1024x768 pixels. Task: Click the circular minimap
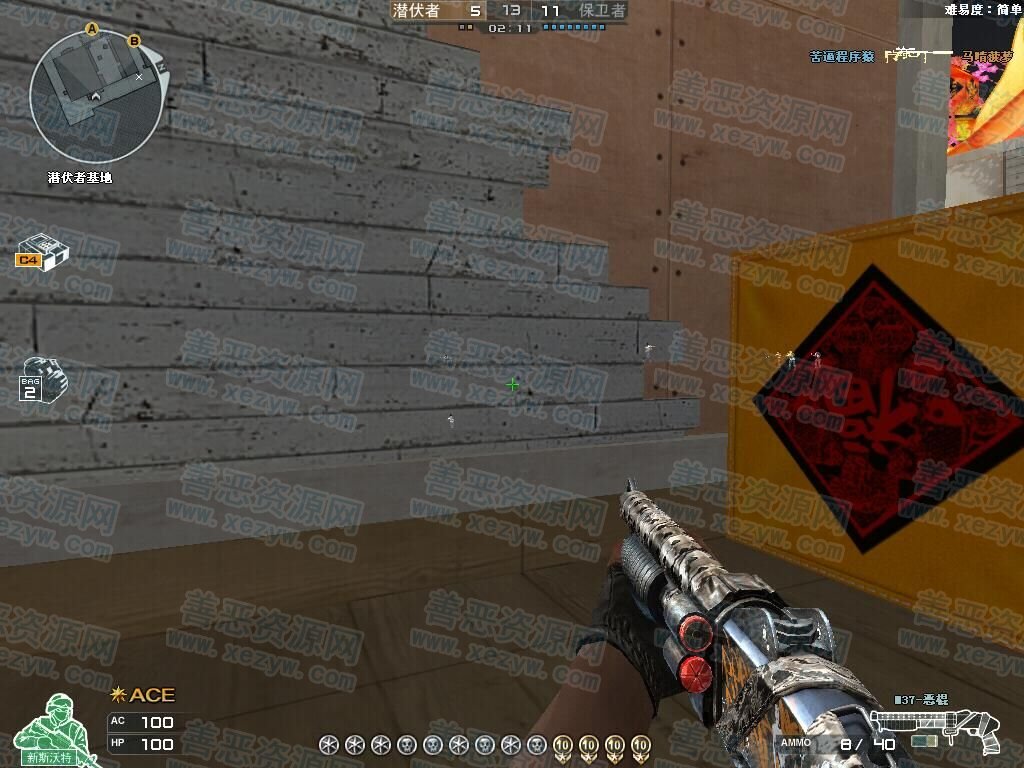point(95,96)
